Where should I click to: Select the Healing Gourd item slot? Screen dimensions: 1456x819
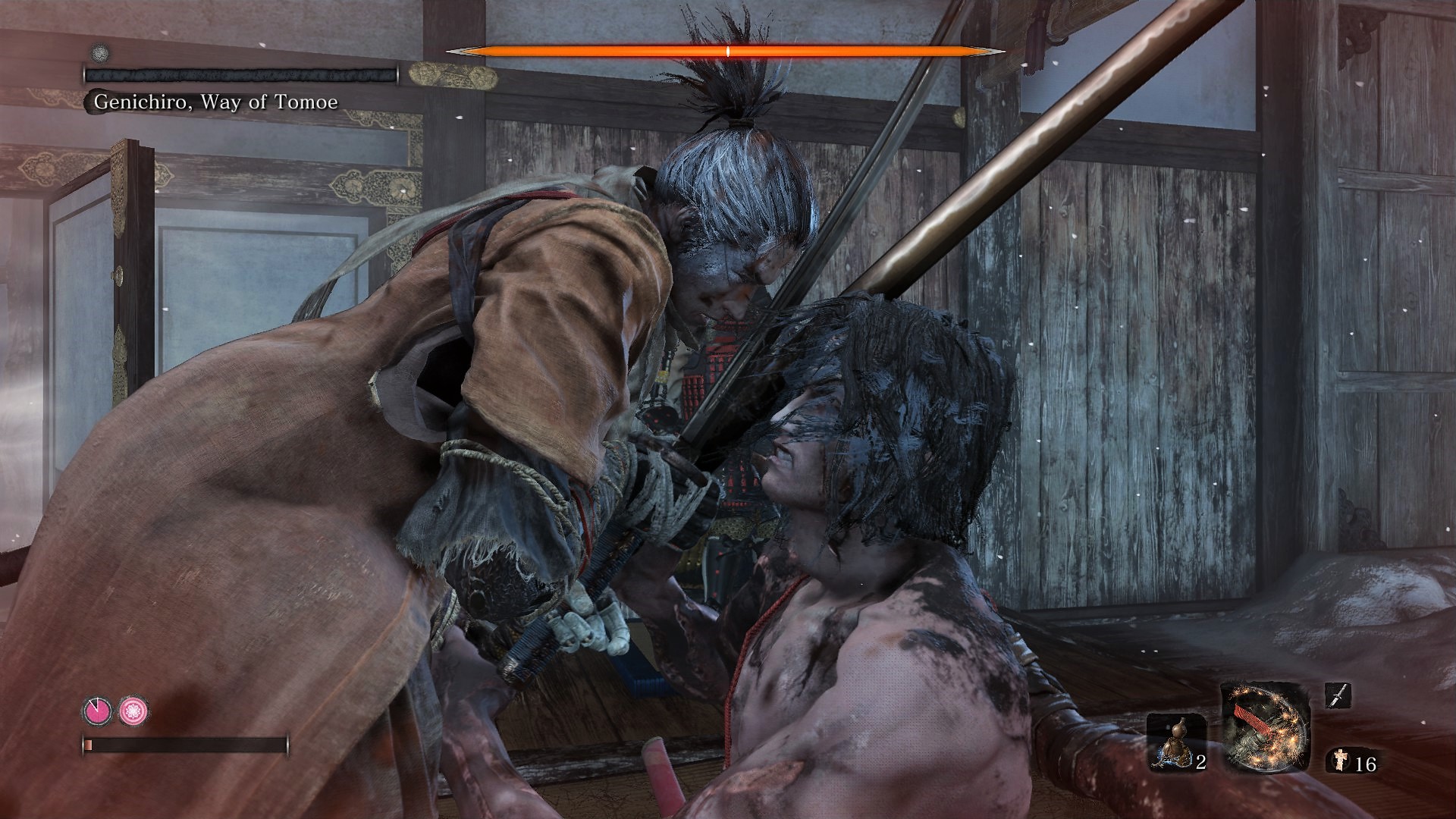click(x=1176, y=742)
